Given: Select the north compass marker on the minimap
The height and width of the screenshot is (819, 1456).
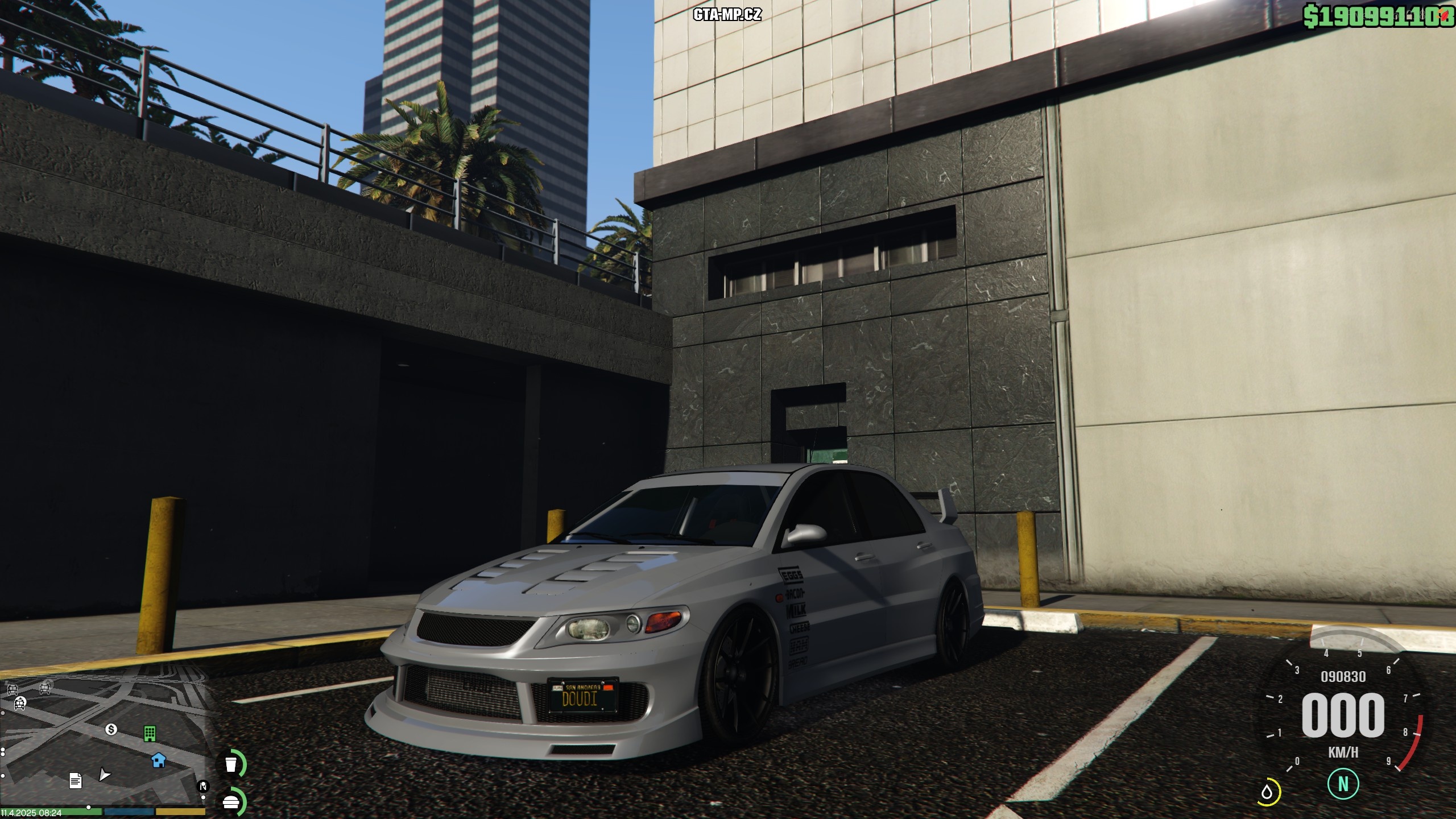Looking at the screenshot, I should [x=202, y=787].
